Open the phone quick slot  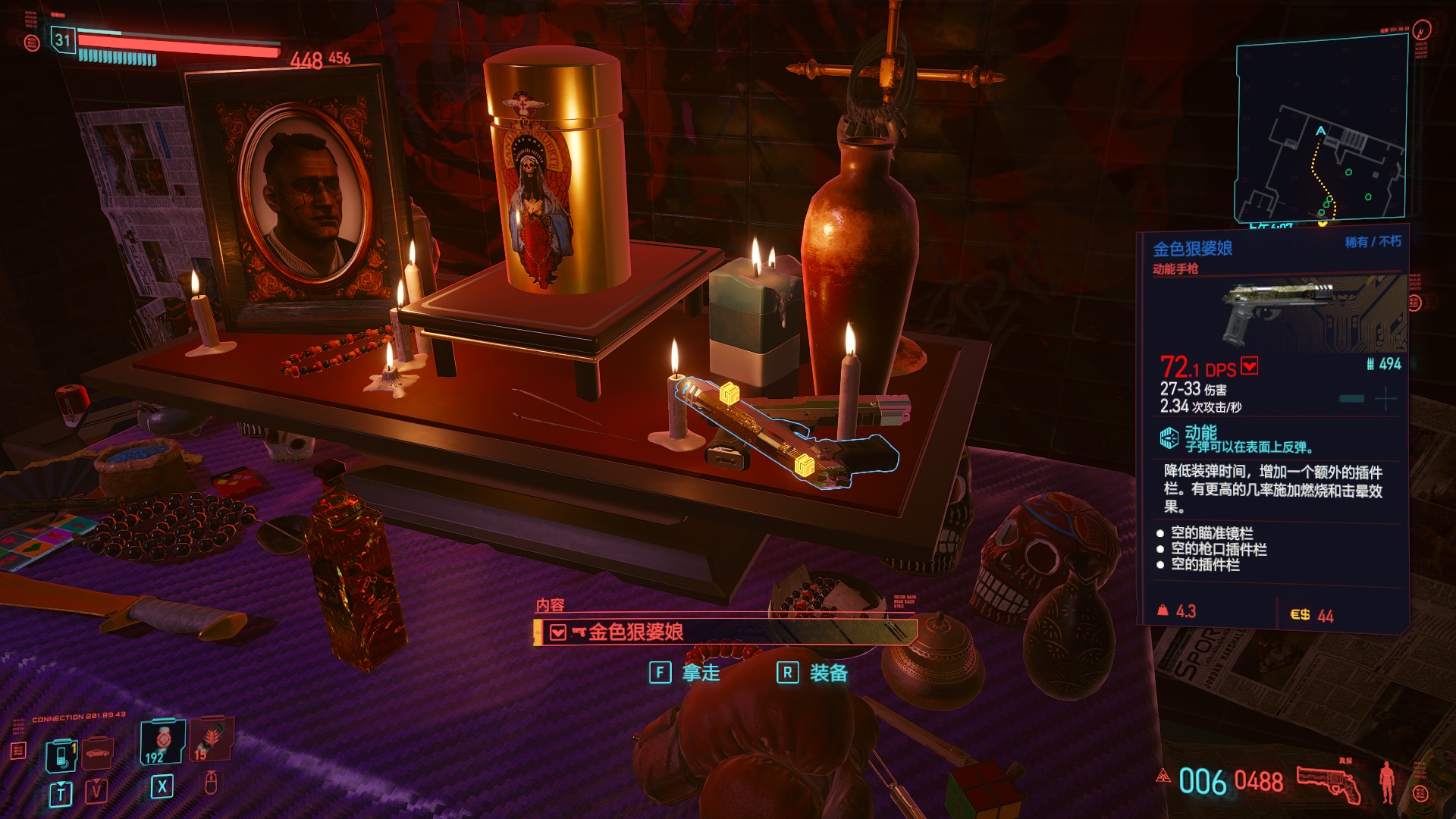click(x=61, y=755)
